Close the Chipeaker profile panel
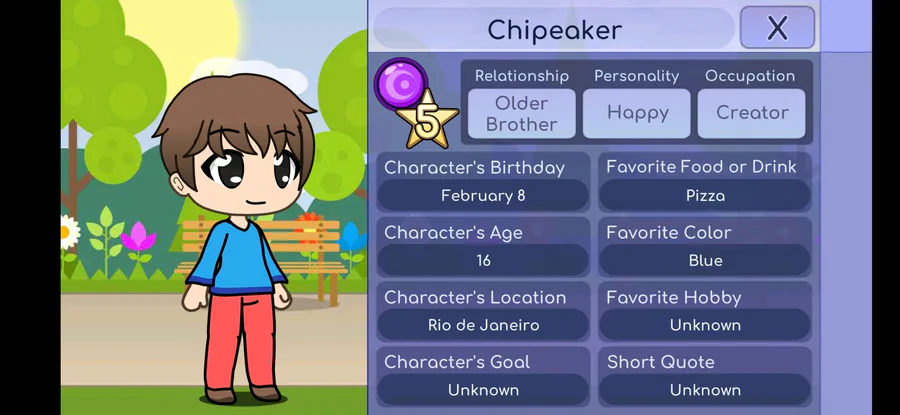The width and height of the screenshot is (900, 415). click(777, 28)
